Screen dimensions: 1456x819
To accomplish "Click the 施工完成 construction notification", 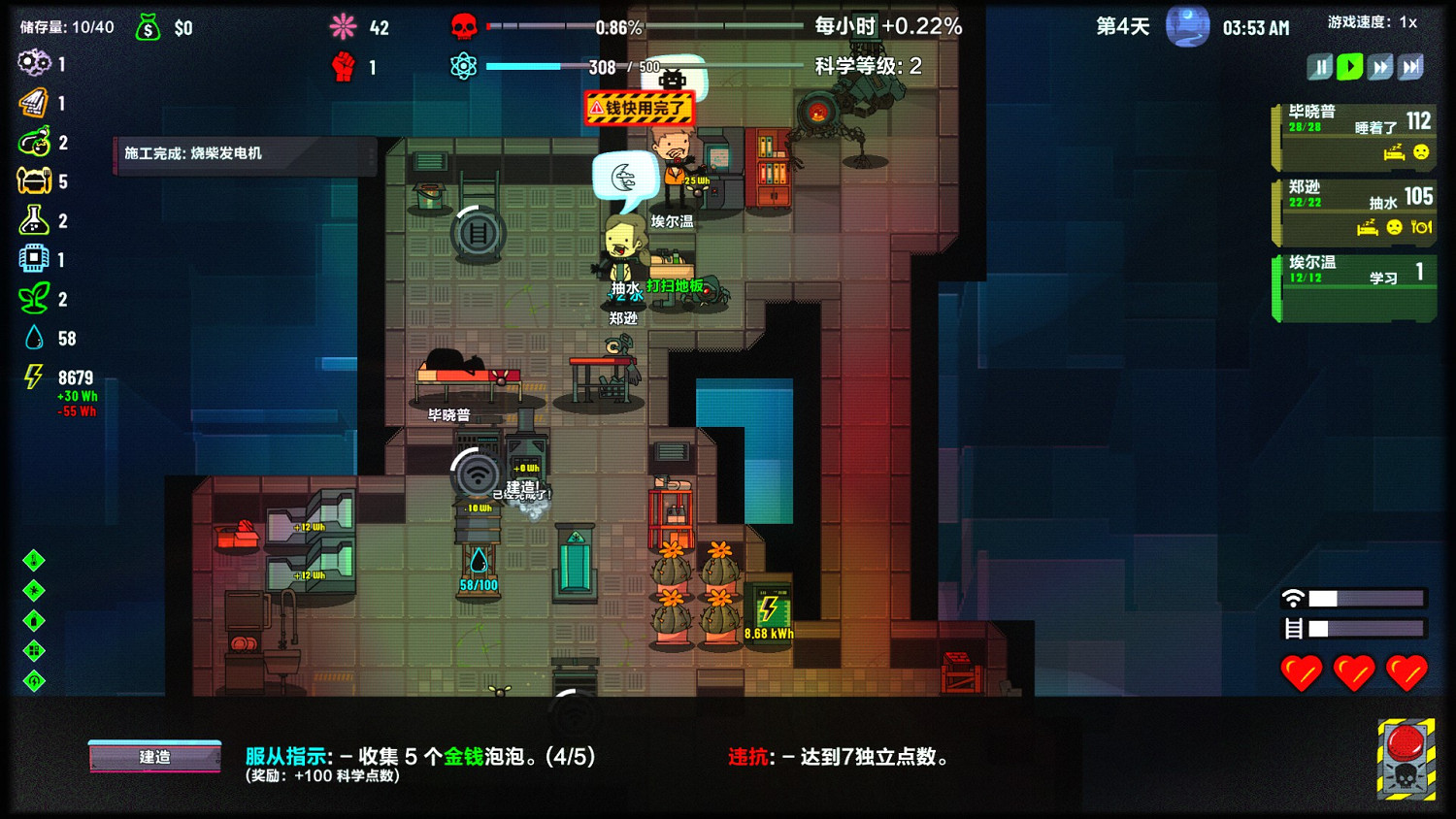I will click(x=243, y=153).
